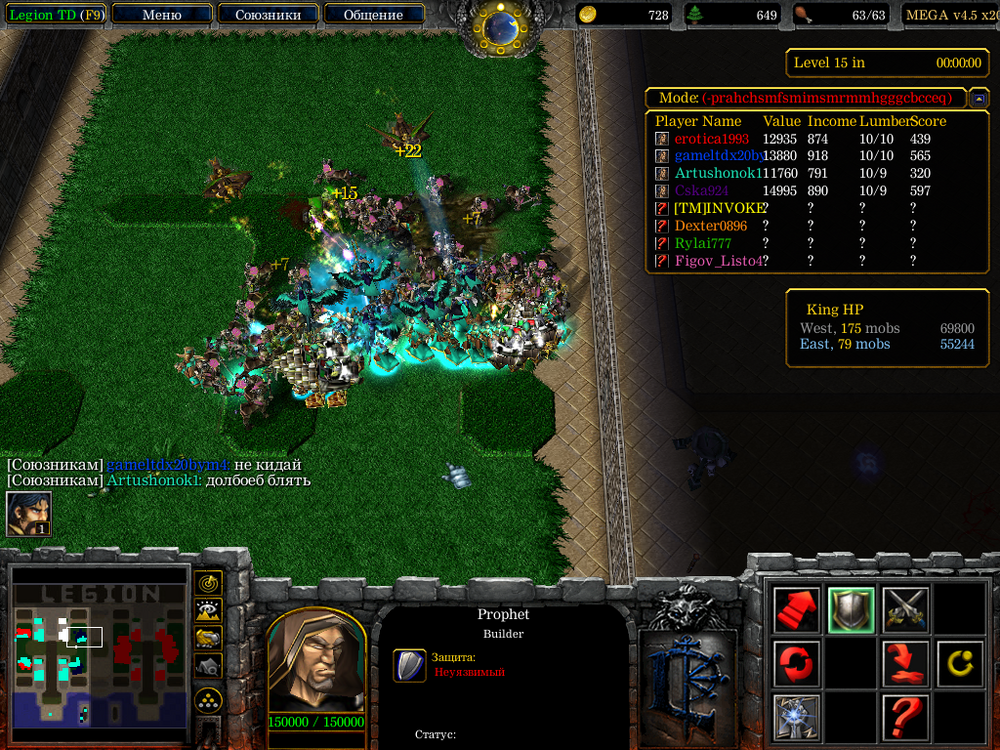Viewport: 1000px width, 750px height.
Task: Select the silver shield command icon
Action: pos(851,610)
